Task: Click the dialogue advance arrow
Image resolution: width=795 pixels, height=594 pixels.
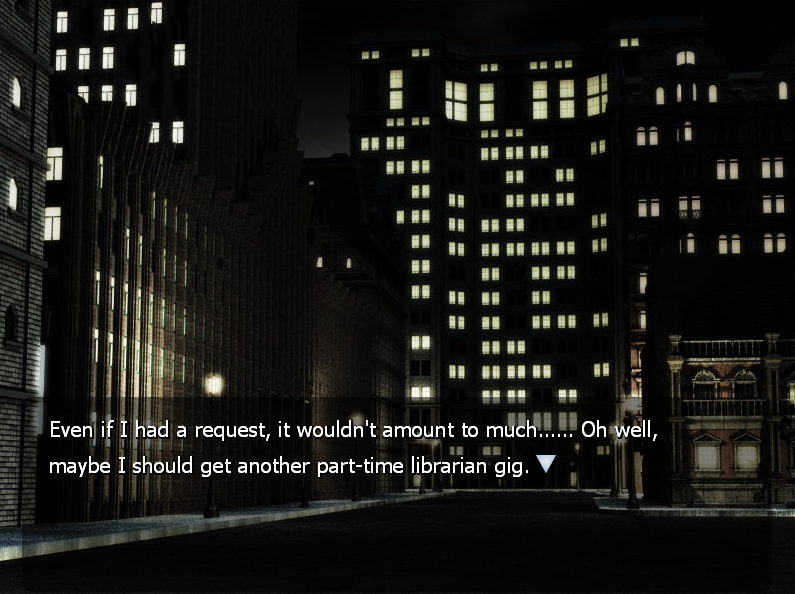Action: point(545,463)
